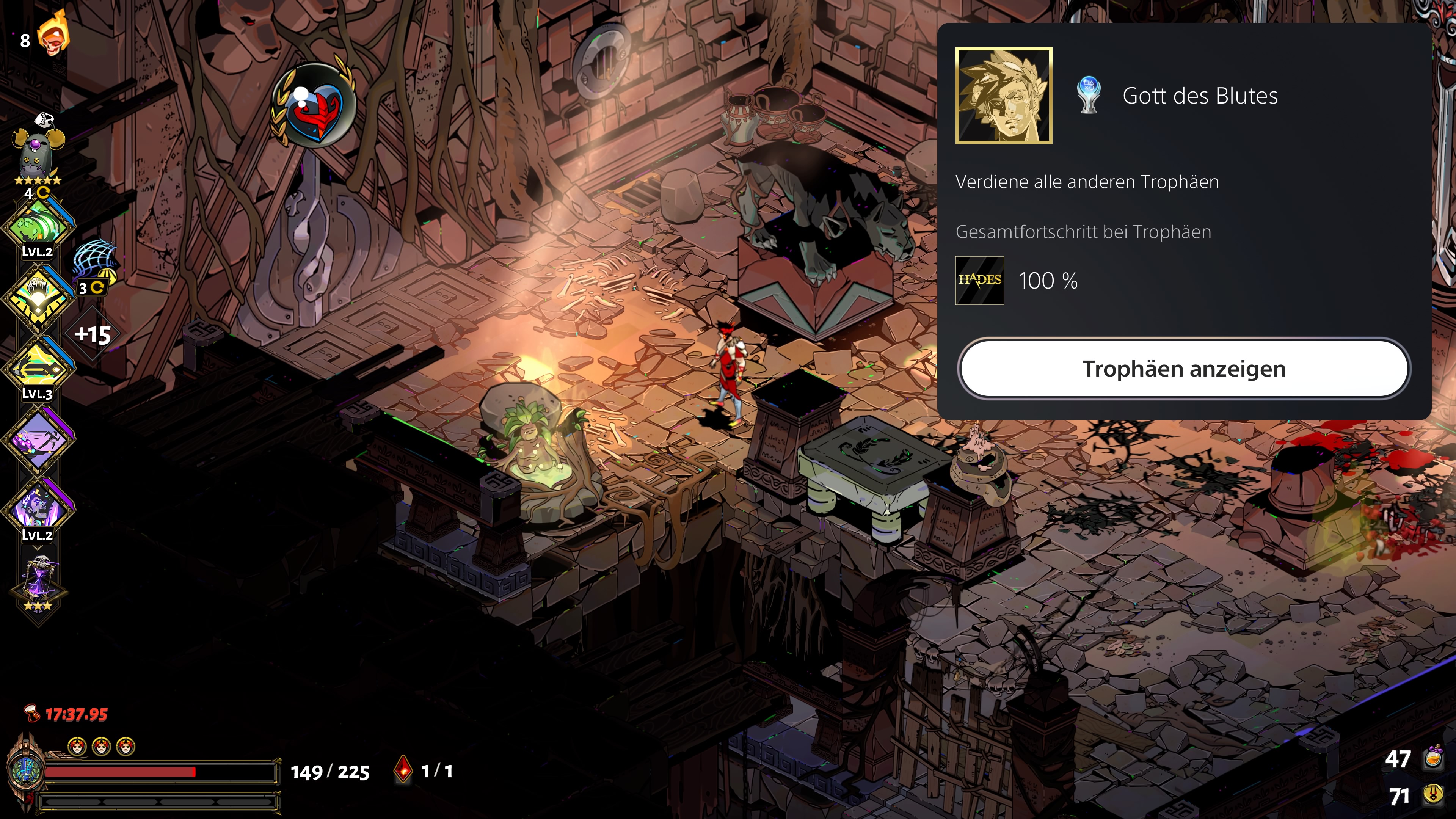Viewport: 1456px width, 819px height.
Task: Select the Gott des Blutes trophy thumbnail
Action: click(x=1003, y=96)
